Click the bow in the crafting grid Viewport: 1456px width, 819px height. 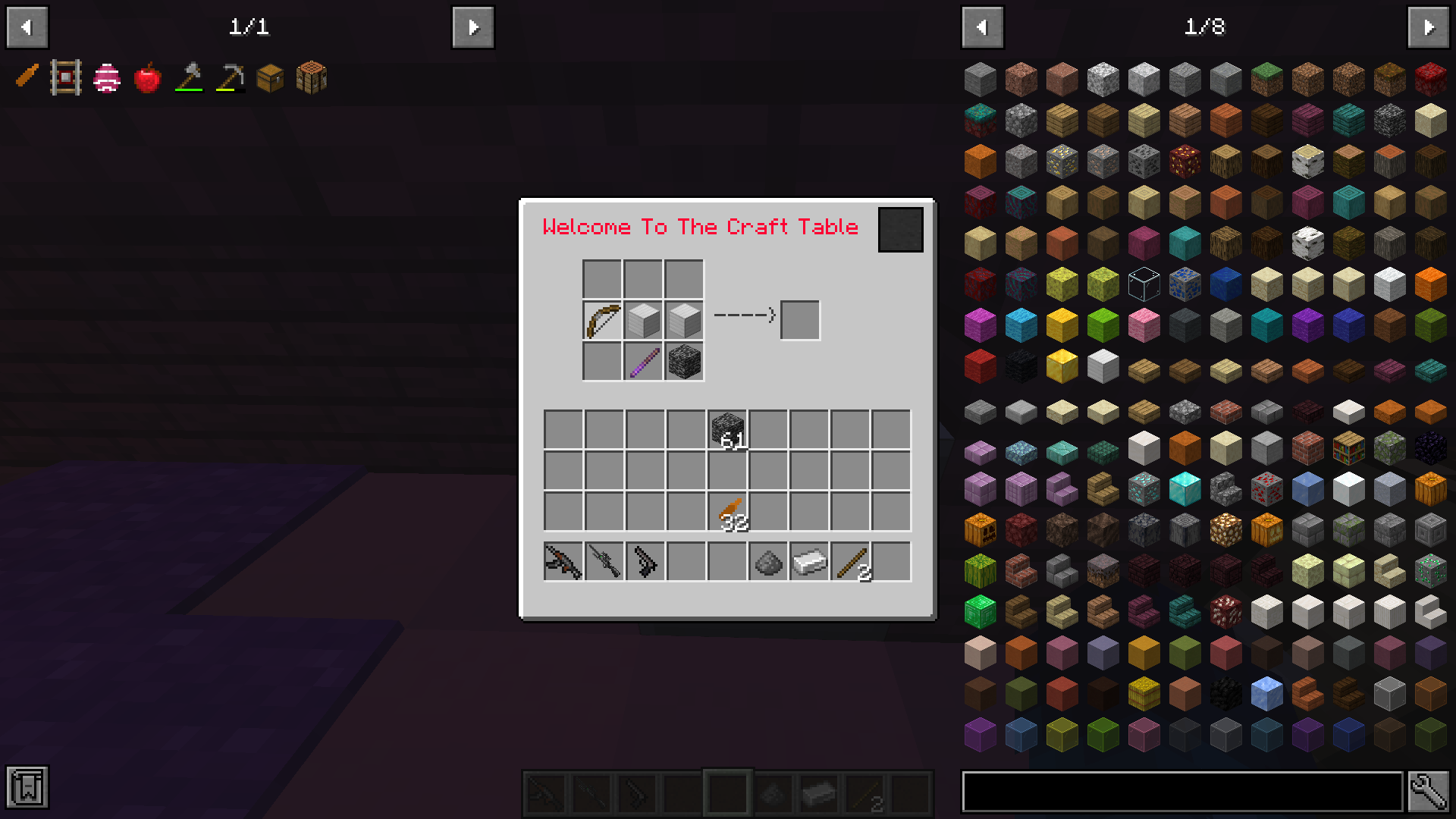pos(601,319)
